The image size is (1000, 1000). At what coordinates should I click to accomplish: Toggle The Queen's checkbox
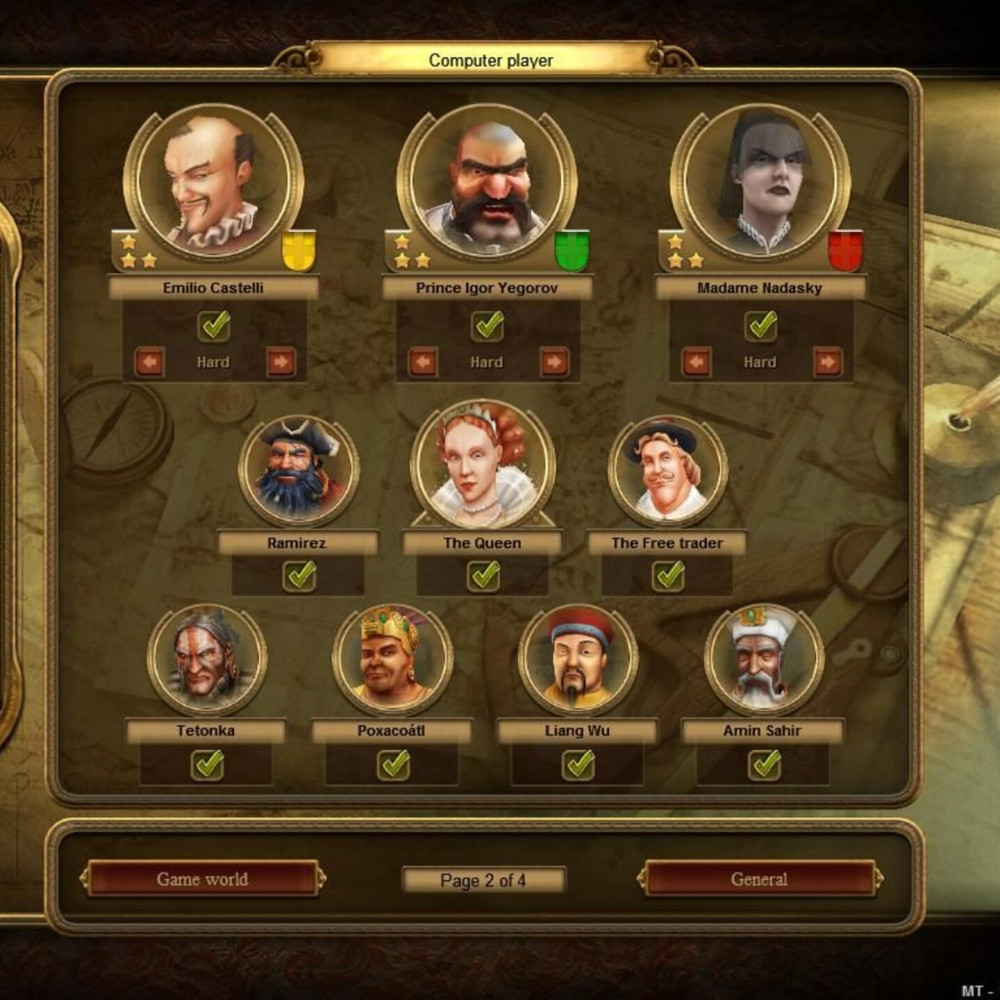click(484, 575)
